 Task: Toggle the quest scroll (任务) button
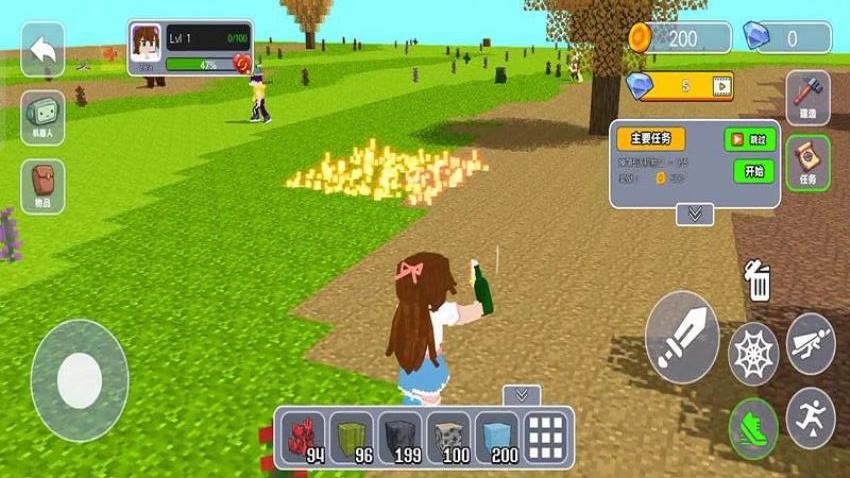point(807,162)
